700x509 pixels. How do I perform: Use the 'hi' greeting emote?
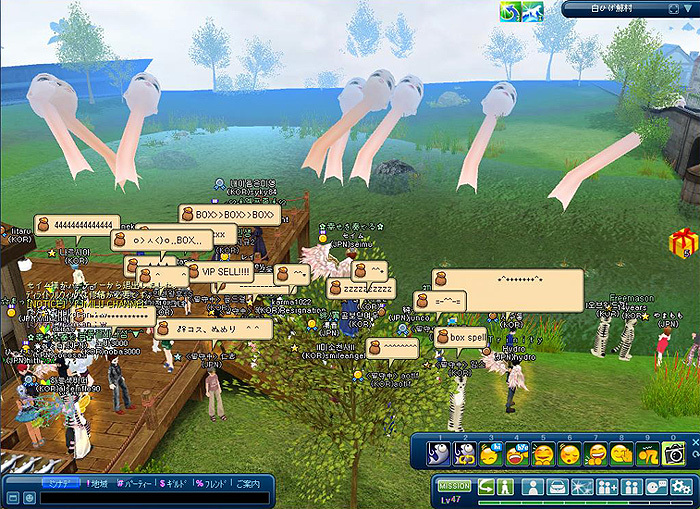coord(491,453)
